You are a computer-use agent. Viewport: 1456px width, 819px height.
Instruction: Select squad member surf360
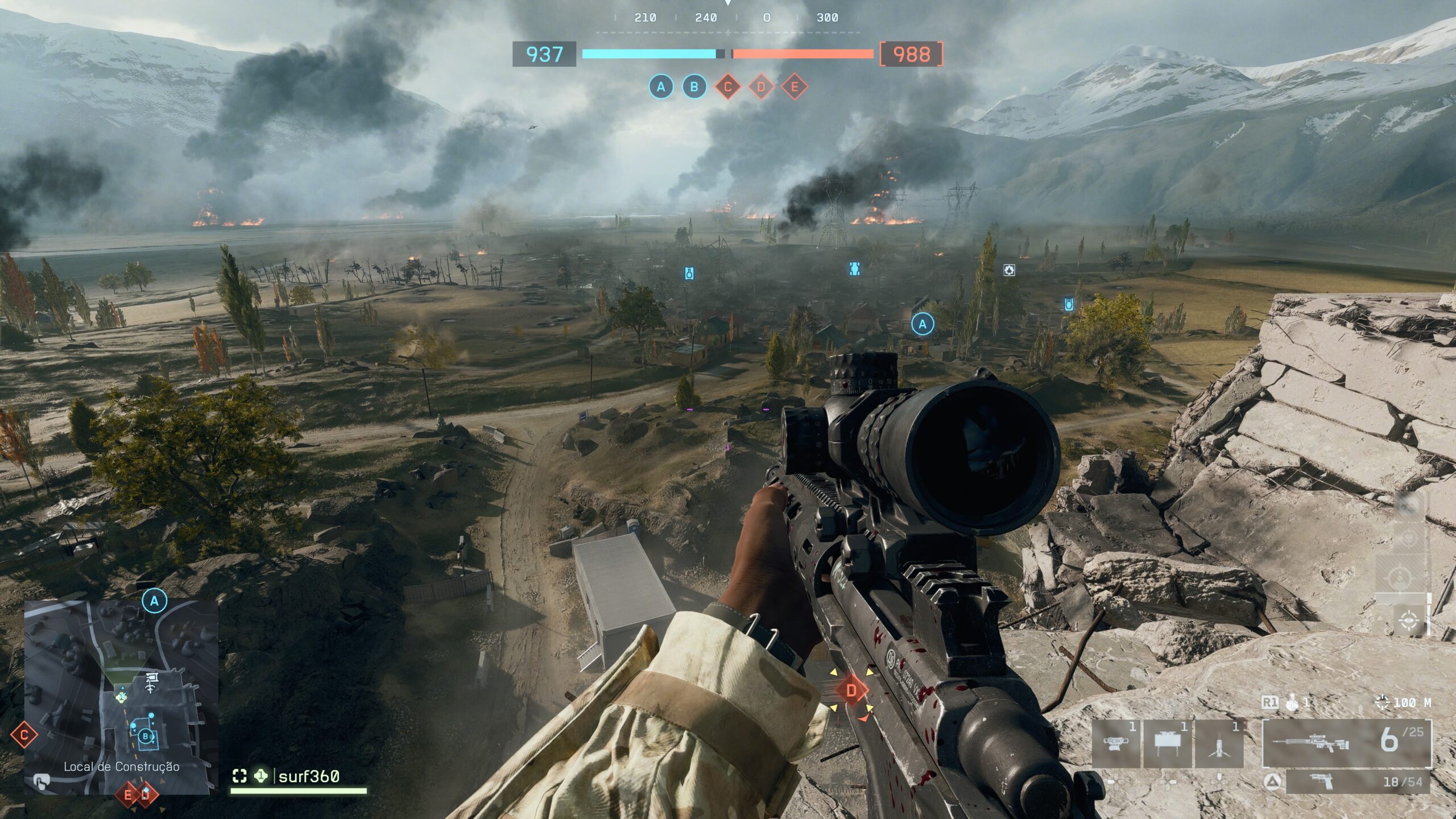tap(309, 776)
